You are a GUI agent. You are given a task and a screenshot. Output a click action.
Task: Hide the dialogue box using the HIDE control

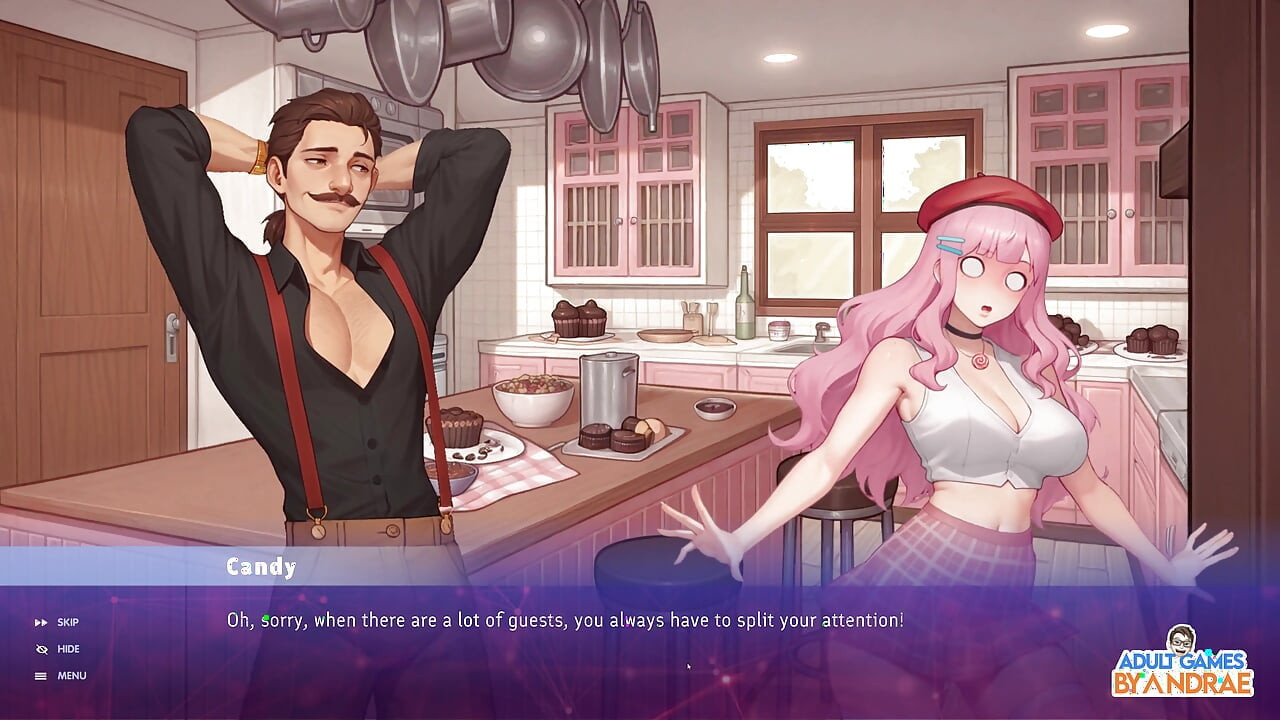click(x=67, y=649)
